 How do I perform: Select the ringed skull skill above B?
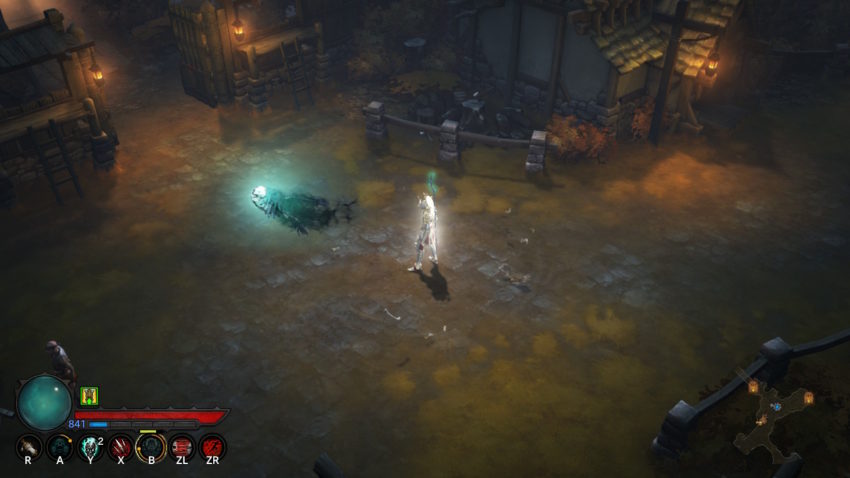[151, 447]
